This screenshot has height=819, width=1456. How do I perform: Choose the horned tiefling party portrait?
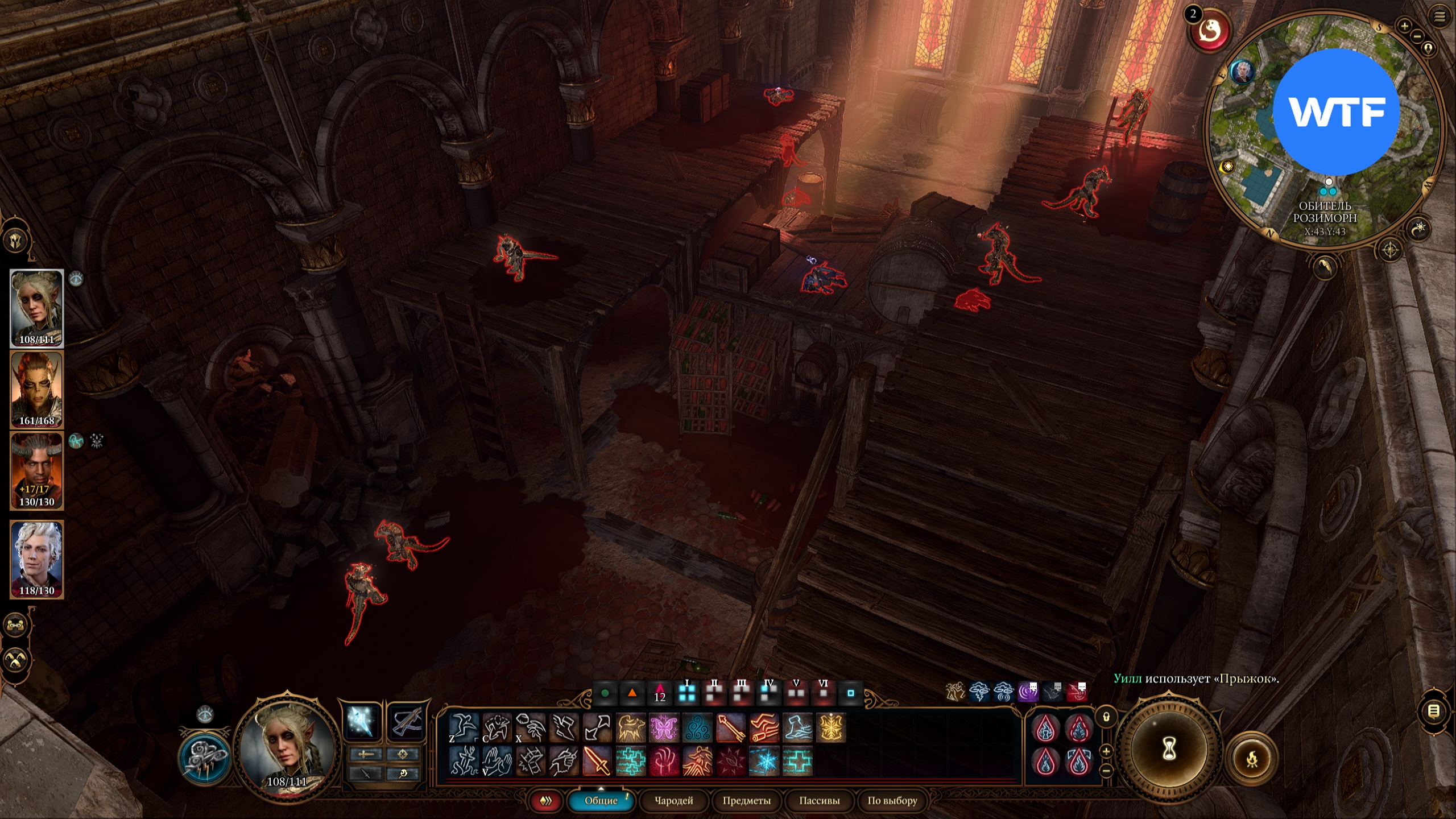click(x=37, y=470)
